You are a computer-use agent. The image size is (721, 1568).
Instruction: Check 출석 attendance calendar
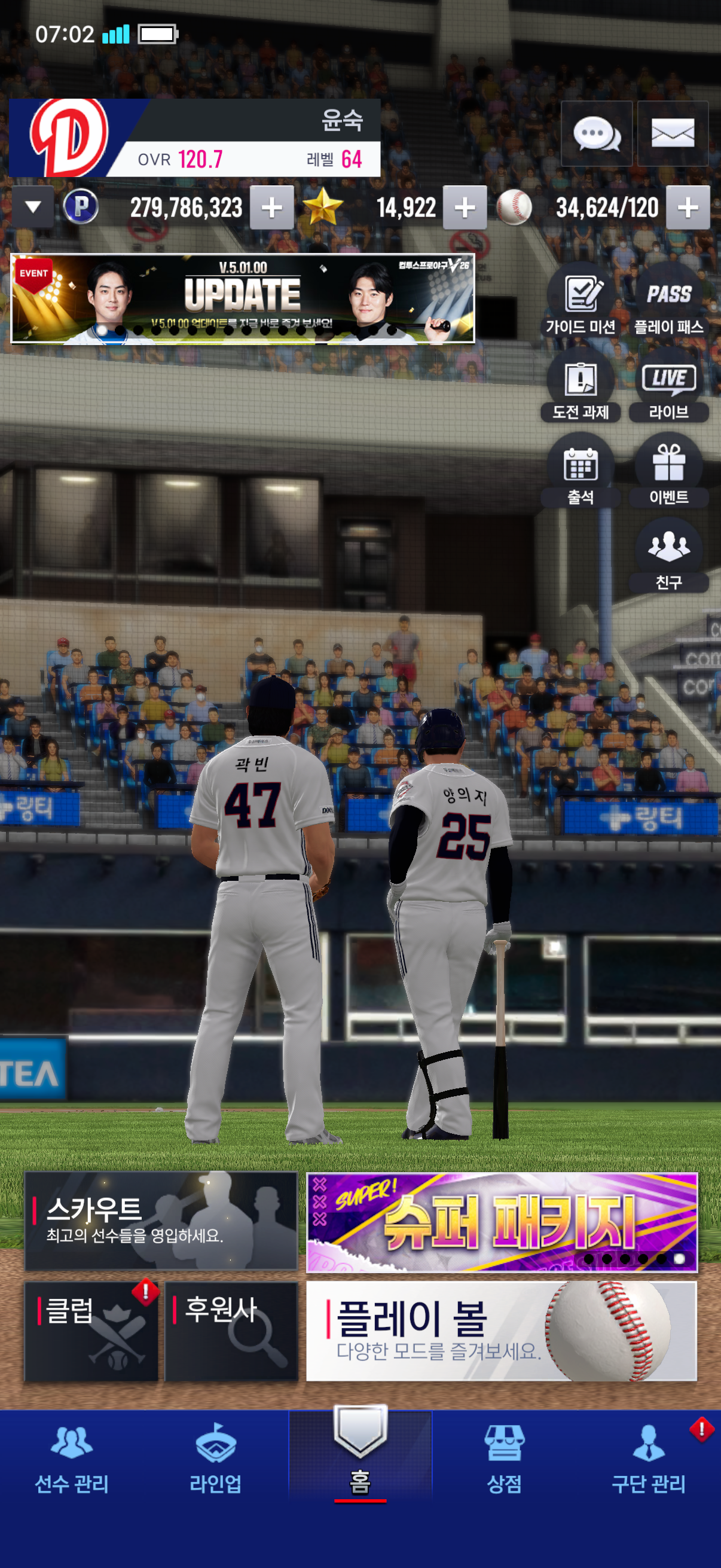tap(581, 472)
